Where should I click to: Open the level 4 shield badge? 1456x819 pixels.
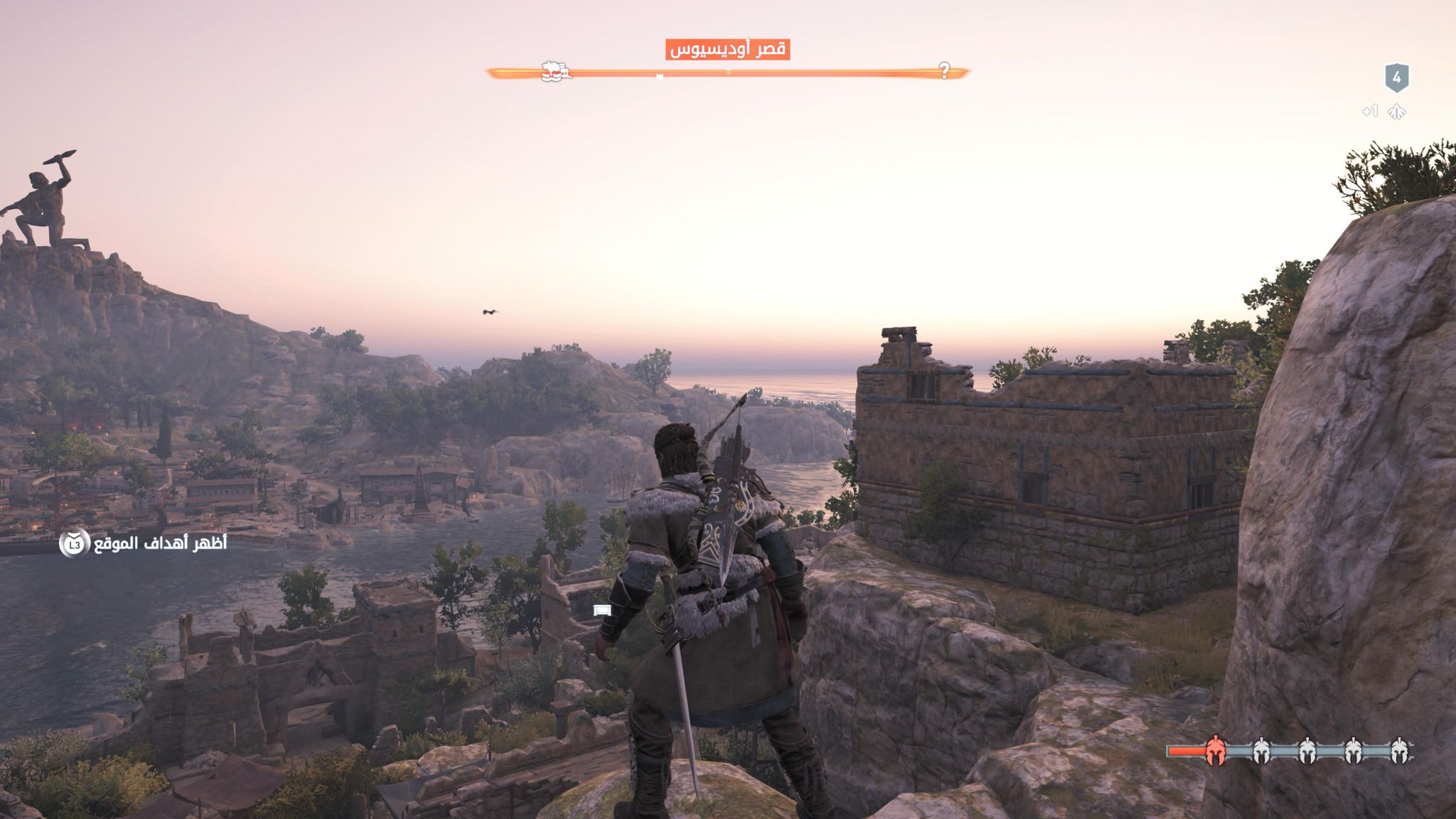(1396, 78)
